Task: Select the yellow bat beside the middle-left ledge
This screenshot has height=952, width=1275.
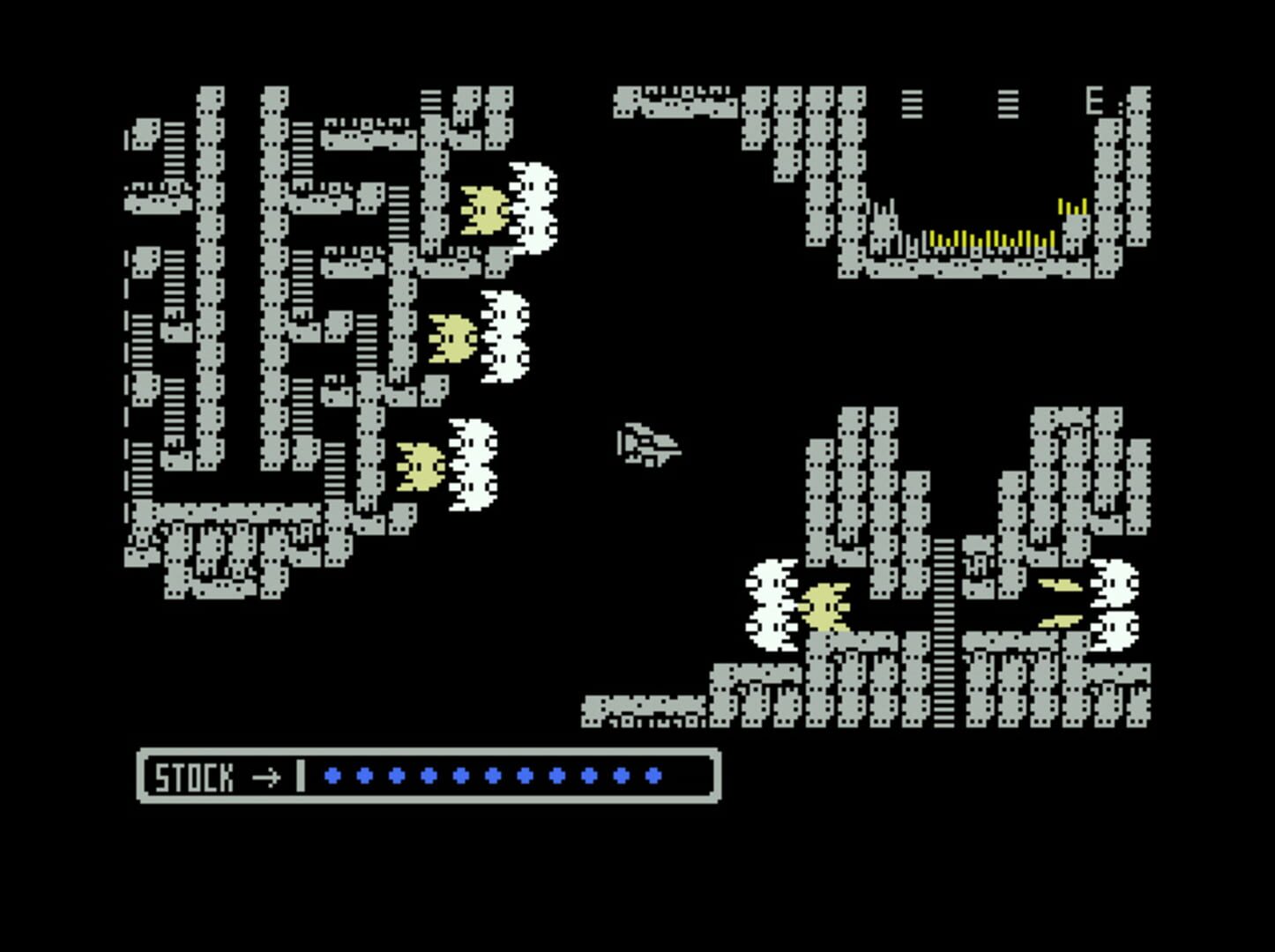Action: (x=451, y=339)
